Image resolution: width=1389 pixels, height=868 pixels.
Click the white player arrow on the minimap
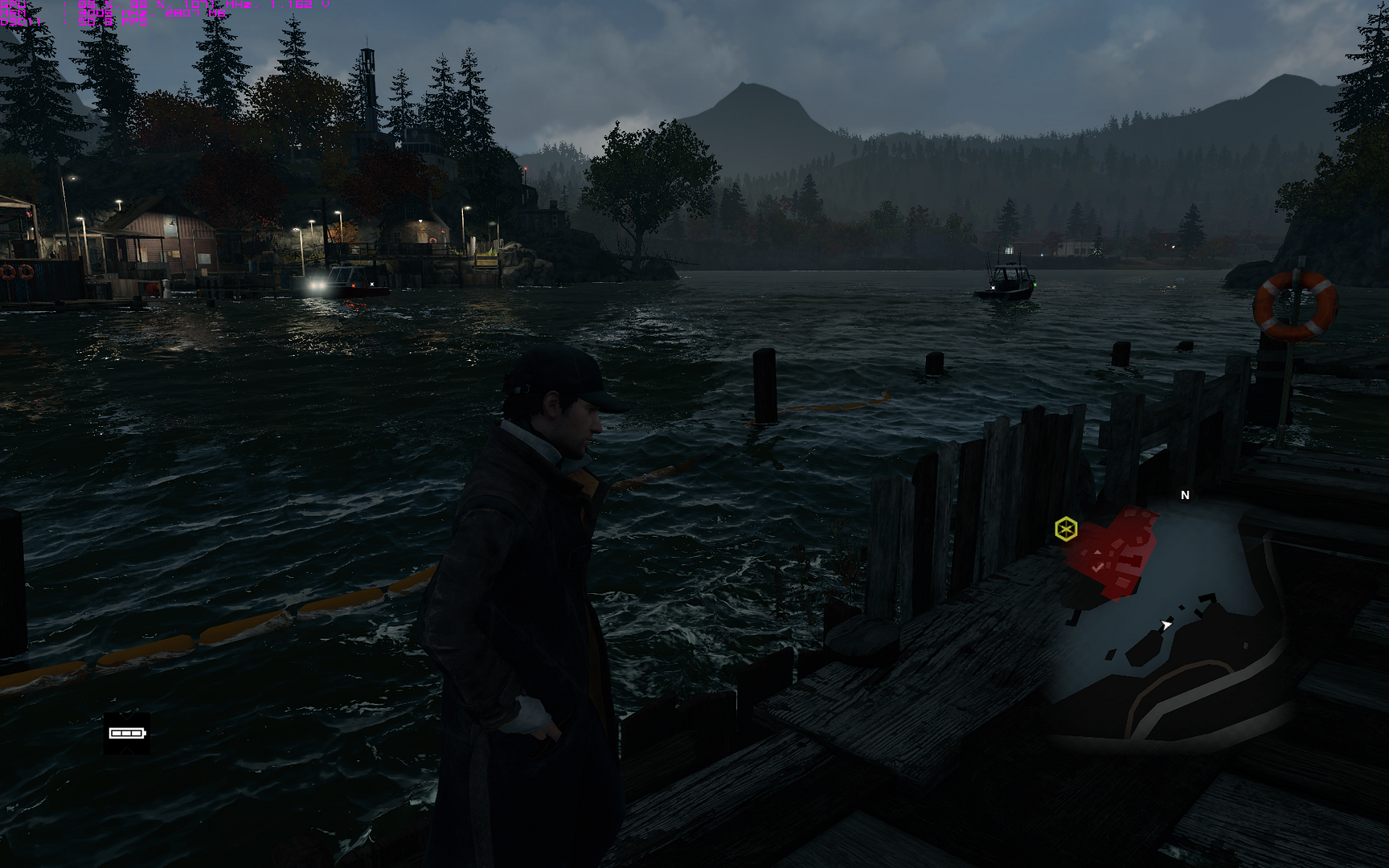(1166, 624)
